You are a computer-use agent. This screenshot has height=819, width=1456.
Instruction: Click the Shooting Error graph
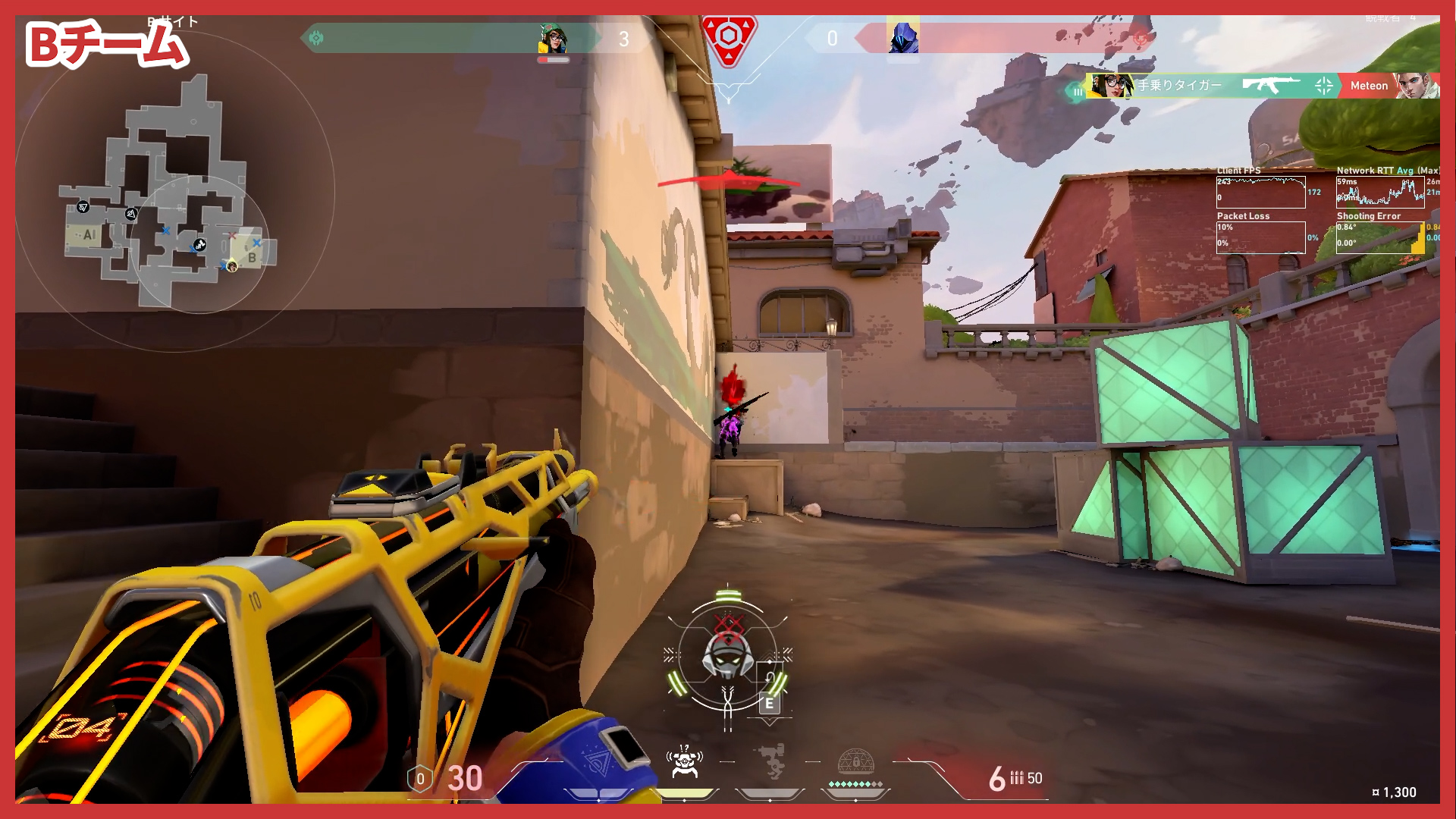[x=1380, y=237]
